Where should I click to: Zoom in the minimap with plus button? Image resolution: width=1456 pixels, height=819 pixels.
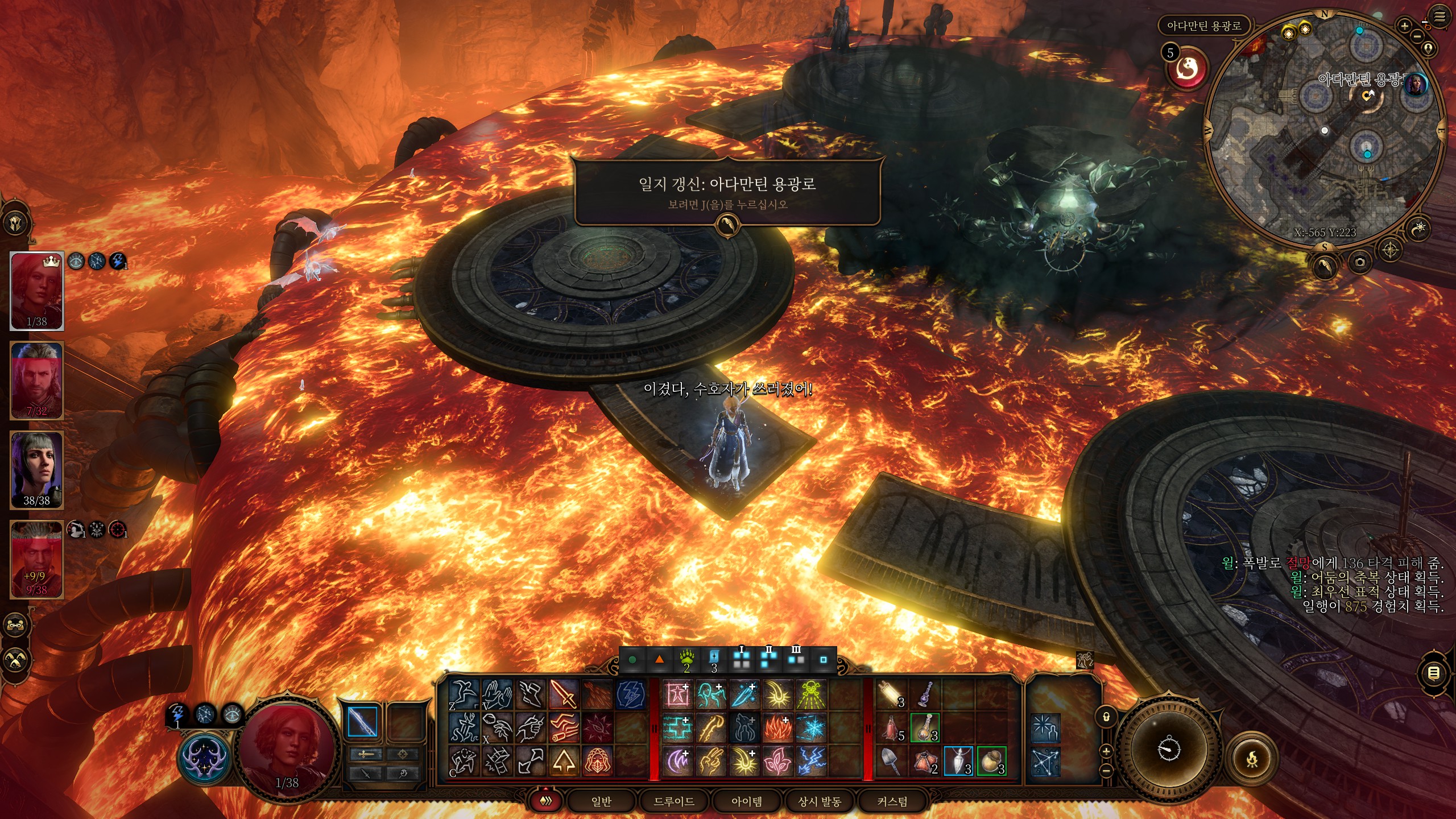pyautogui.click(x=1404, y=26)
